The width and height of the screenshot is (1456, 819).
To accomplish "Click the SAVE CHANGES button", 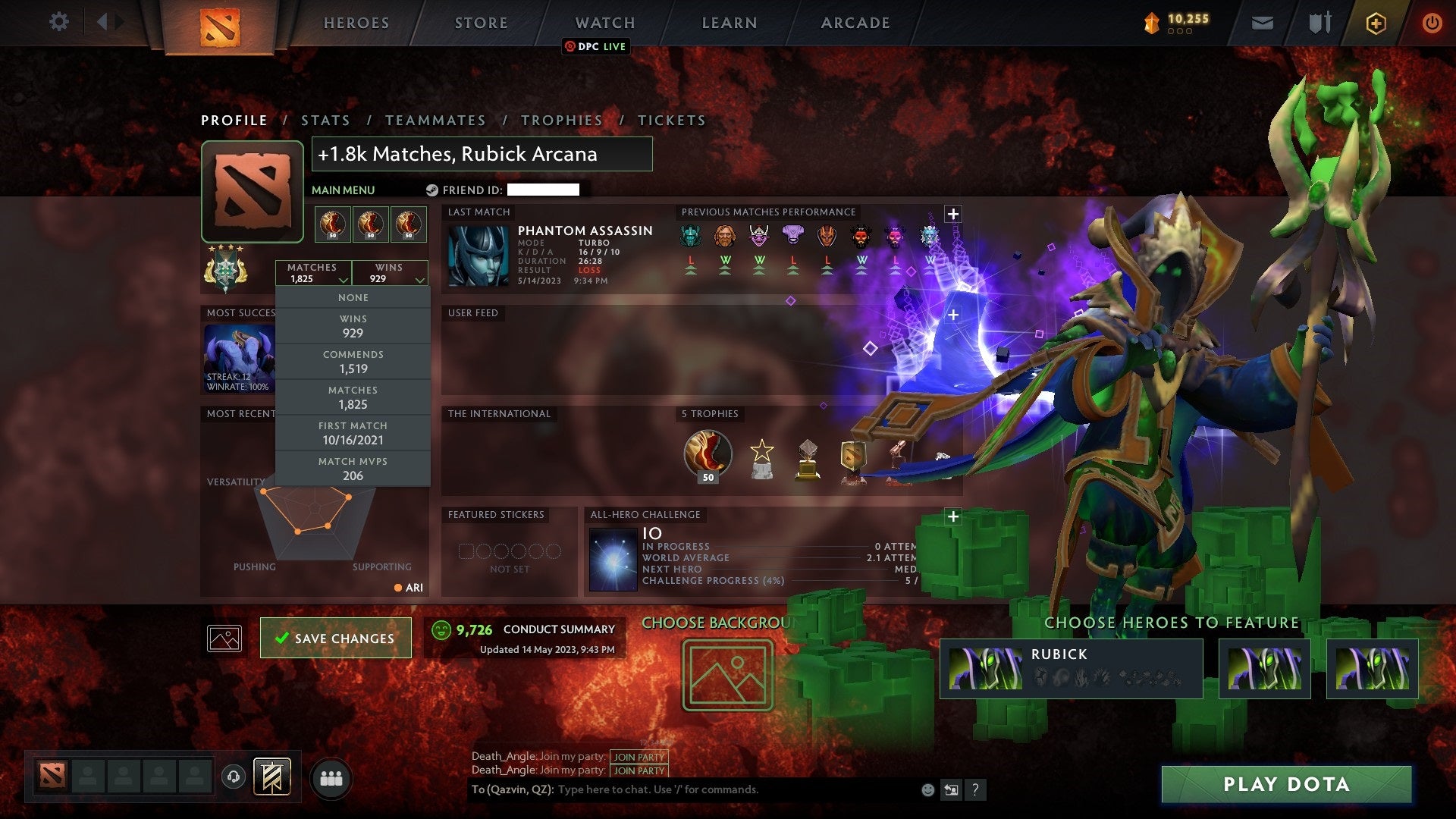I will click(334, 638).
